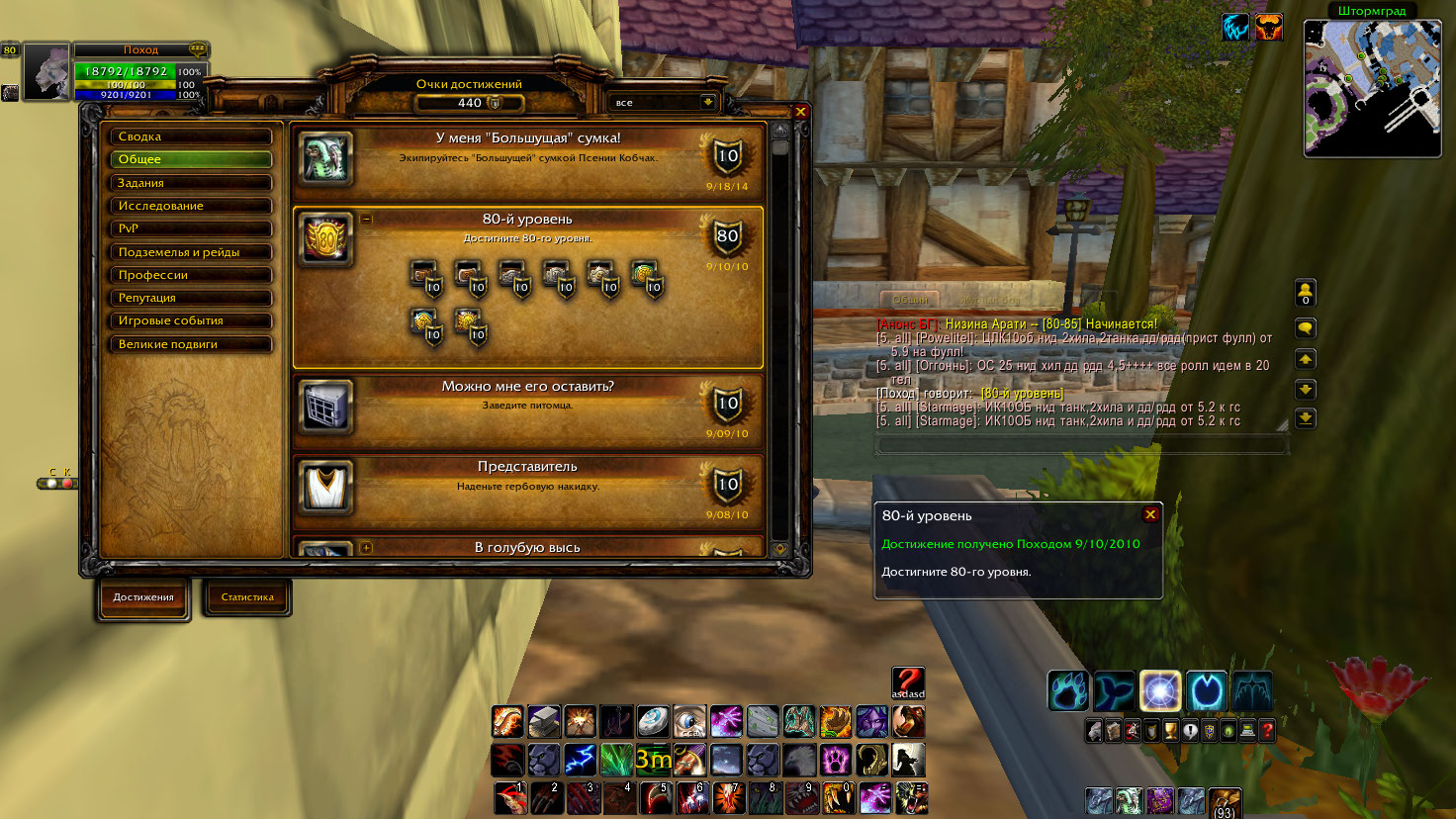1456x819 pixels.
Task: Click the red question mark asdasd macro
Action: pos(908,682)
